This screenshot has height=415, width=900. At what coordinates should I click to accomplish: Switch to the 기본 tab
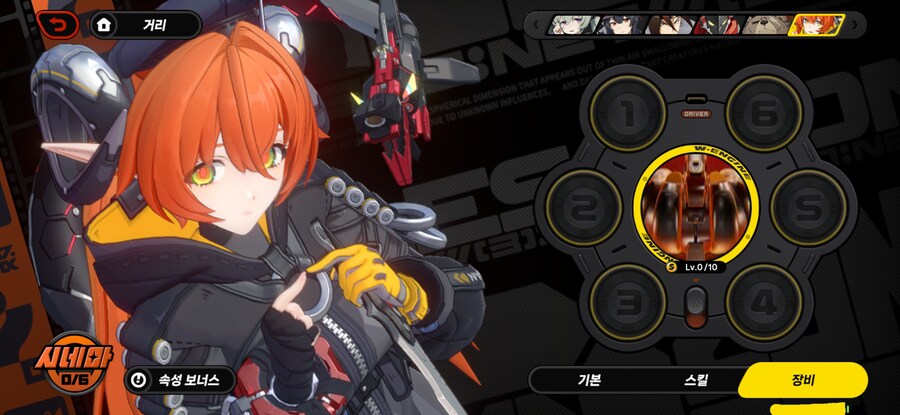(x=589, y=381)
